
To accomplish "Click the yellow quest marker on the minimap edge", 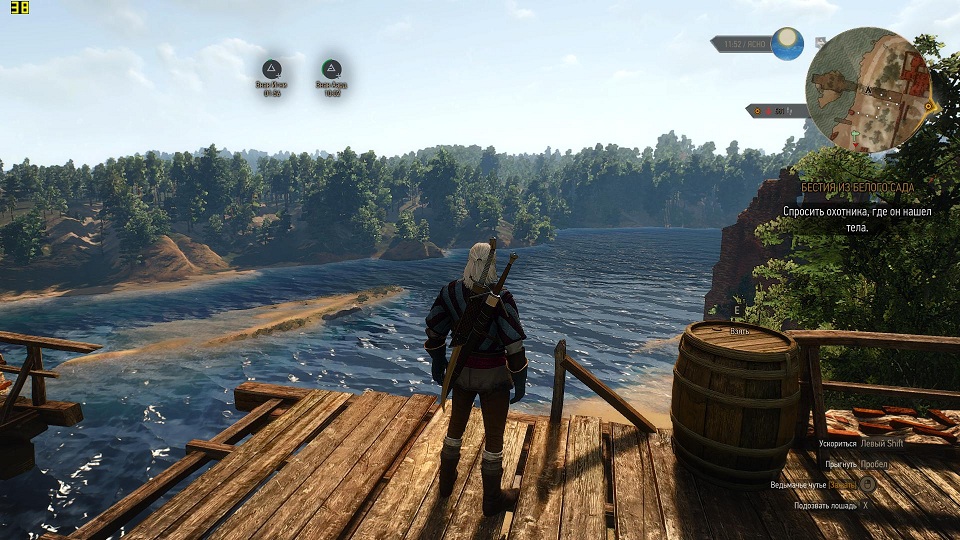I will [929, 106].
